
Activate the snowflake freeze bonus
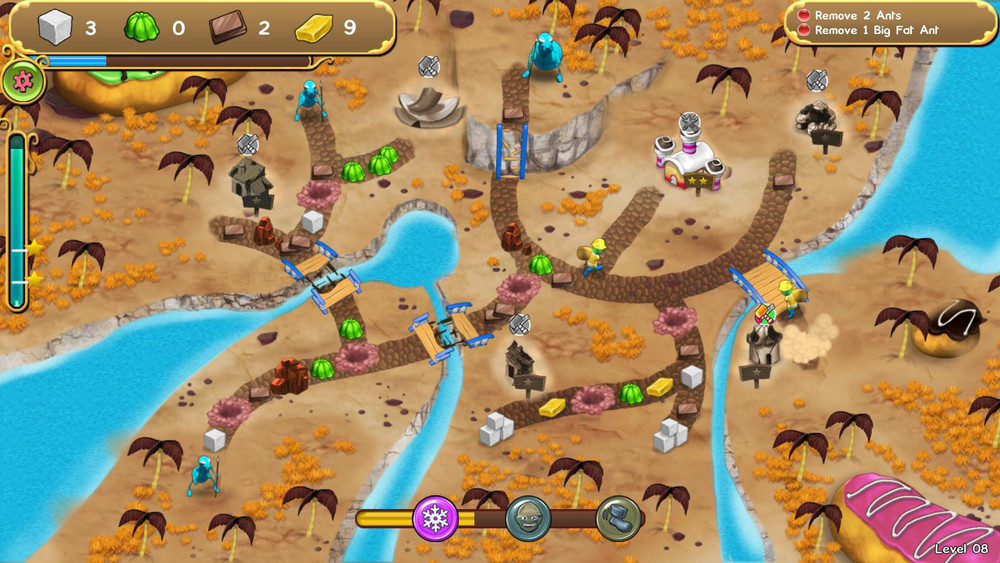point(435,518)
